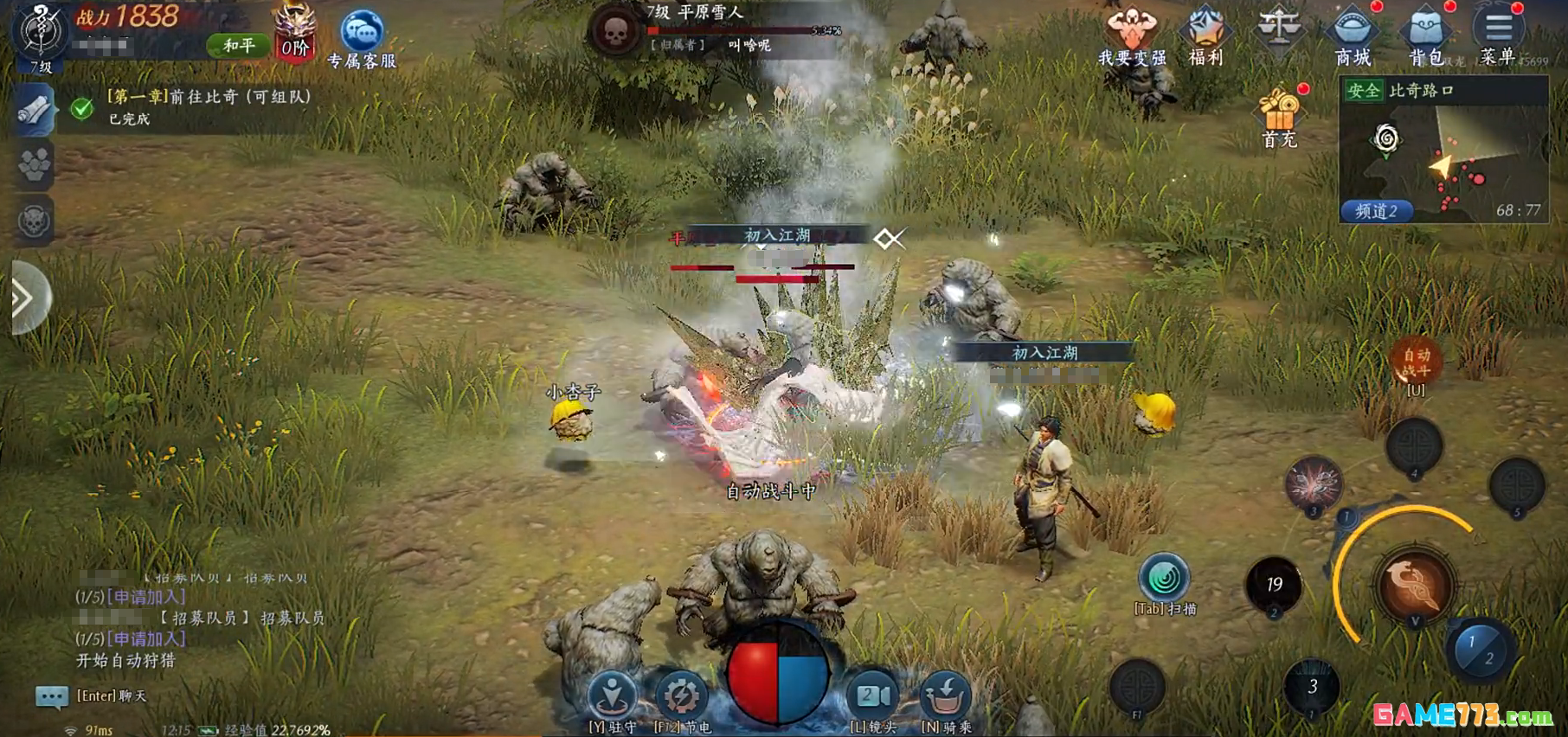Image resolution: width=1568 pixels, height=737 pixels.
Task: Switch channel via 频道2 button
Action: click(x=1376, y=211)
